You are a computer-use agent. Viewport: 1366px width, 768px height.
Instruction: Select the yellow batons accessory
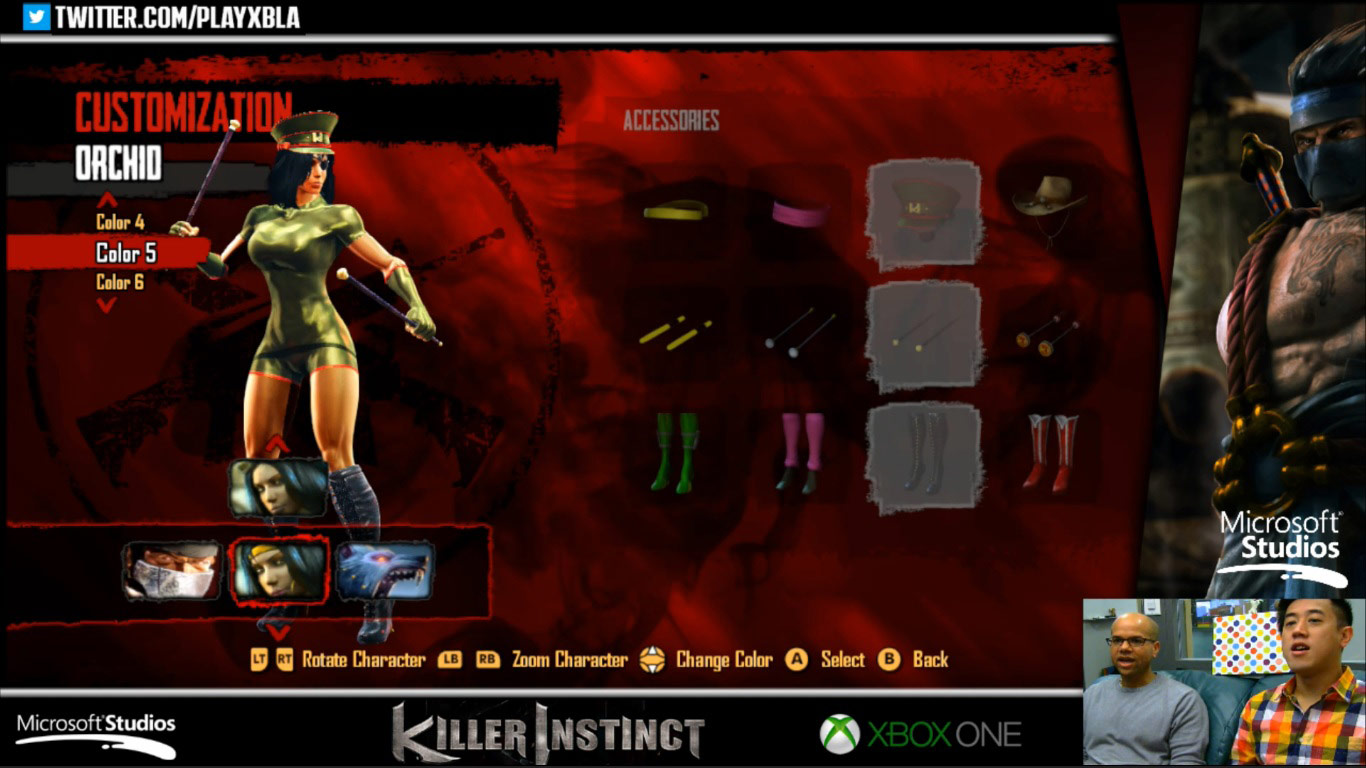[x=676, y=332]
